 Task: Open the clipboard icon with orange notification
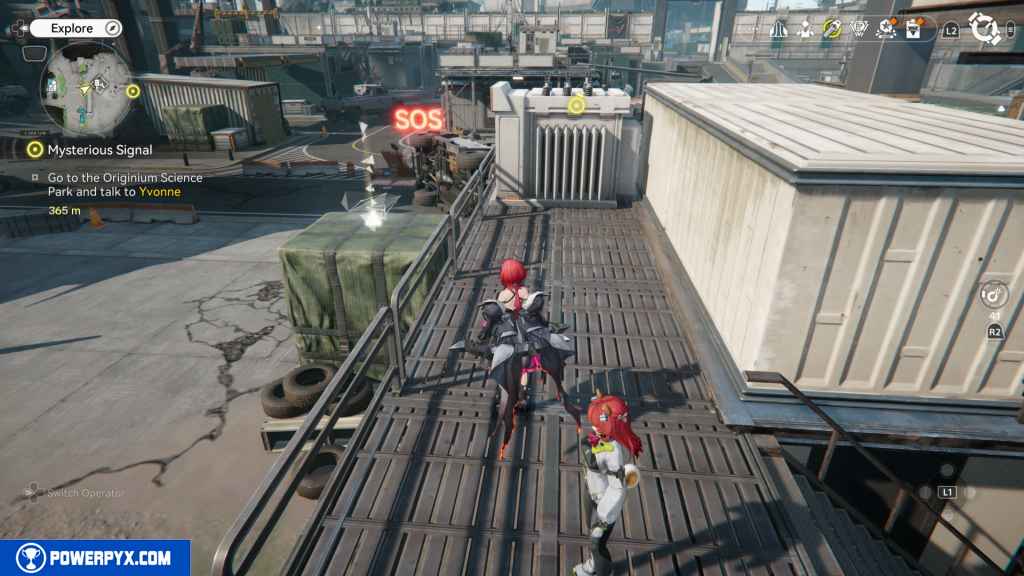tap(913, 29)
